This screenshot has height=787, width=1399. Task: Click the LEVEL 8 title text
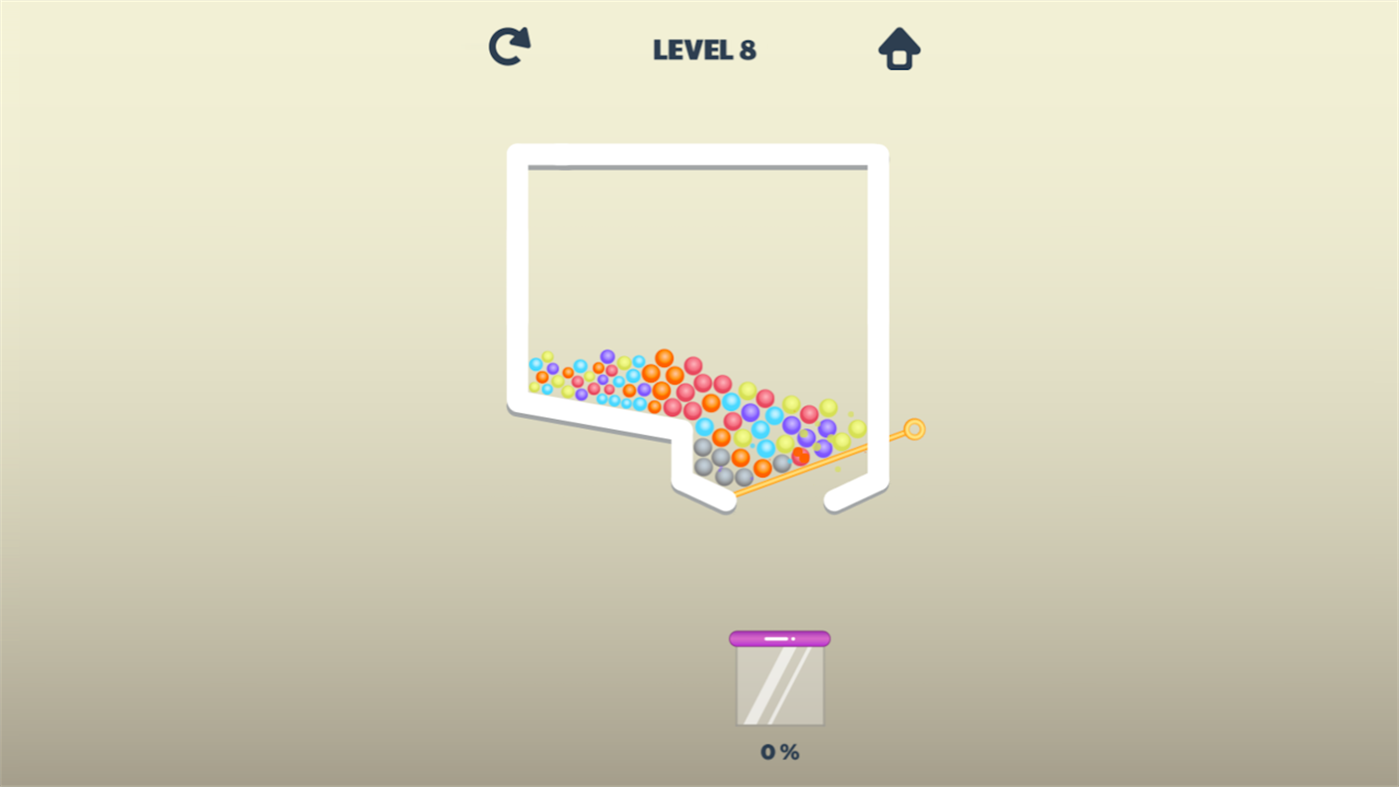click(704, 49)
